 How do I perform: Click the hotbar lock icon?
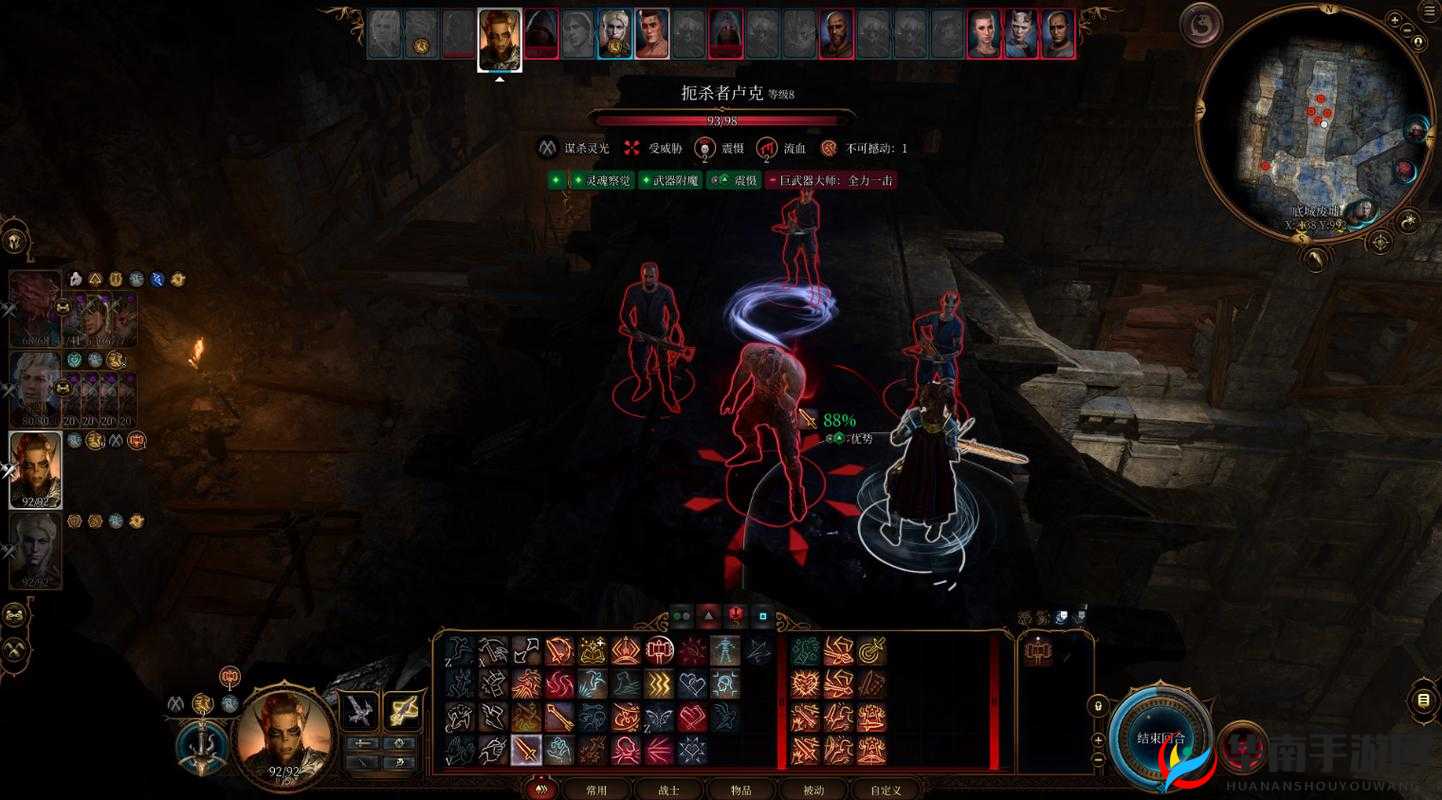[1098, 704]
